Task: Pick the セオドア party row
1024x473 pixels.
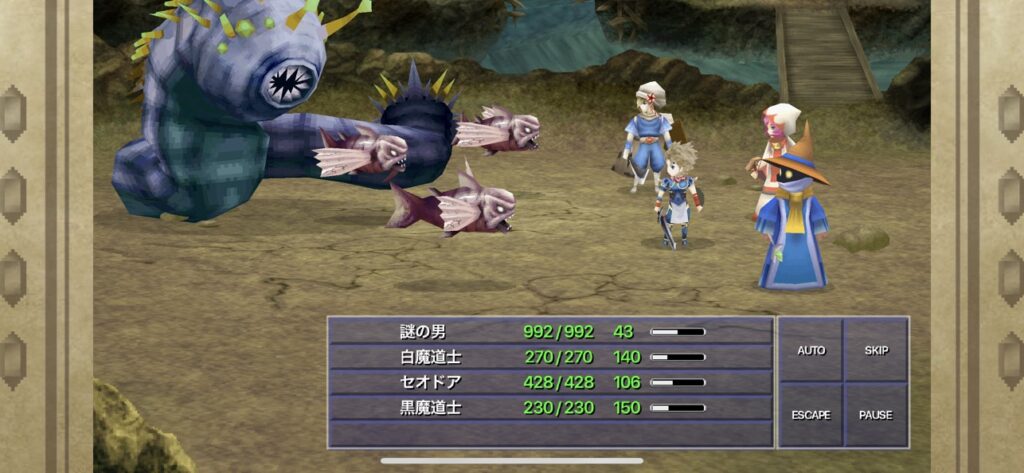Action: point(551,381)
